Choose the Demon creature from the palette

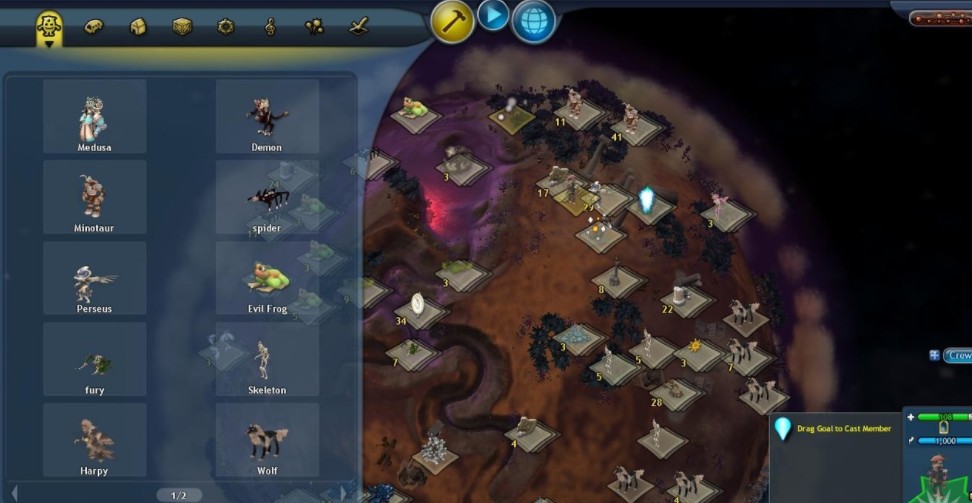[x=267, y=116]
